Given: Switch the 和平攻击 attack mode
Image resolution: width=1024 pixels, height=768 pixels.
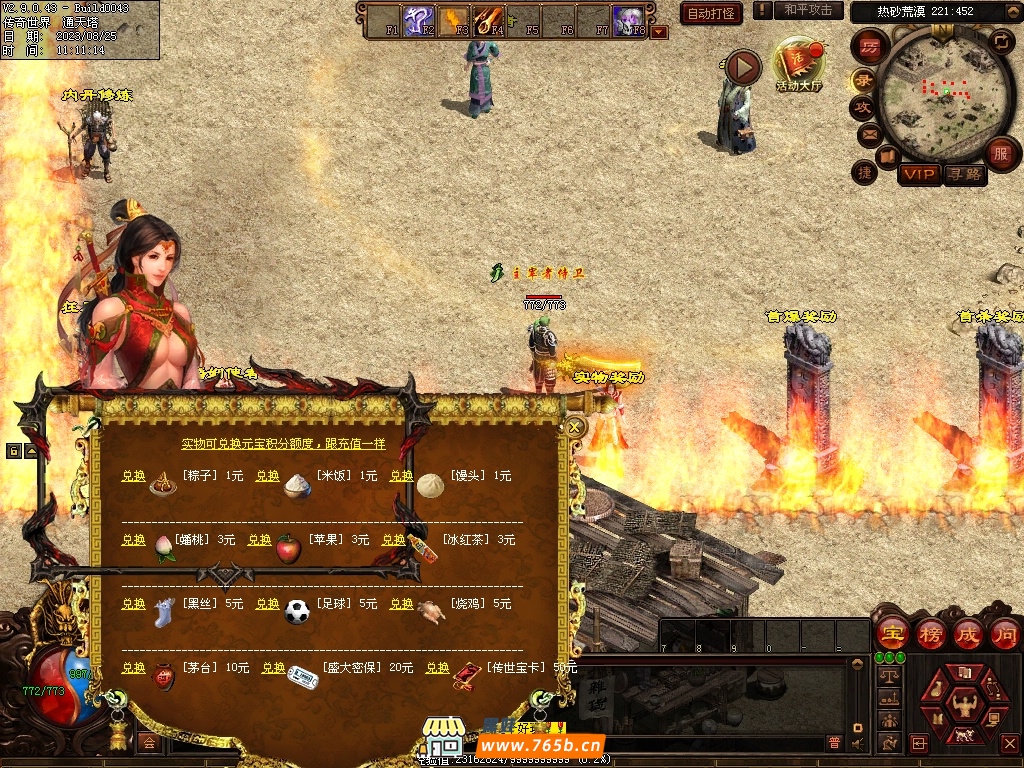Looking at the screenshot, I should point(808,10).
